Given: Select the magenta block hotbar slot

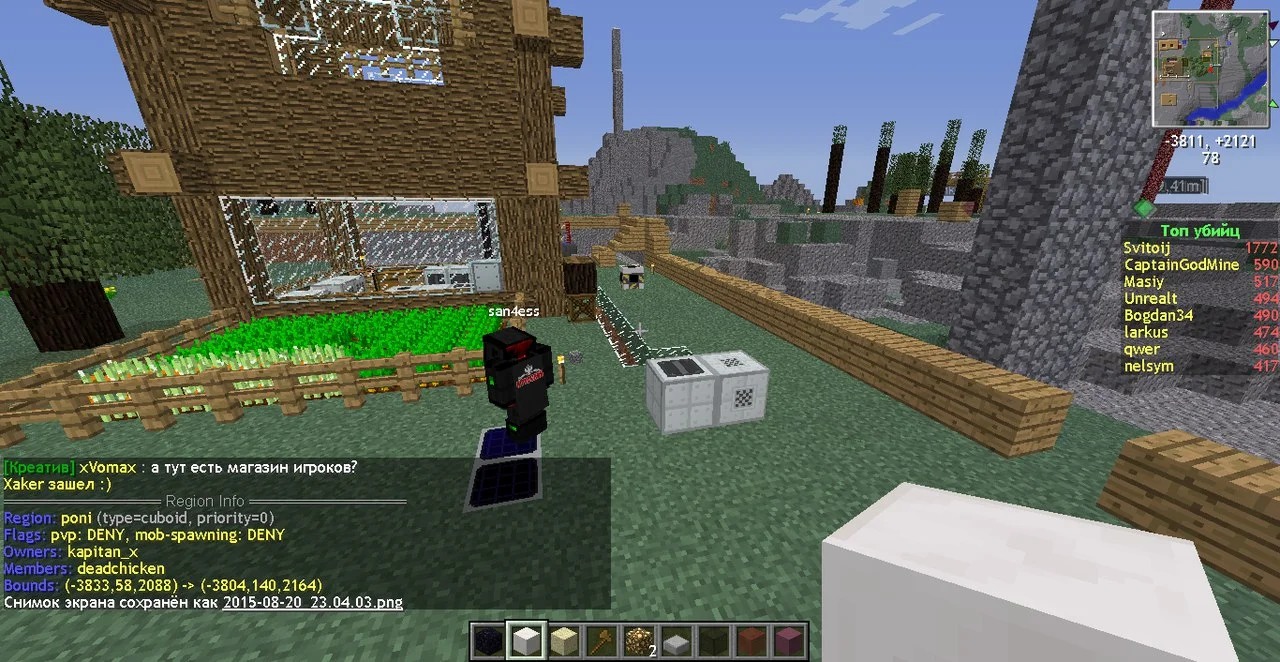Looking at the screenshot, I should point(790,641).
